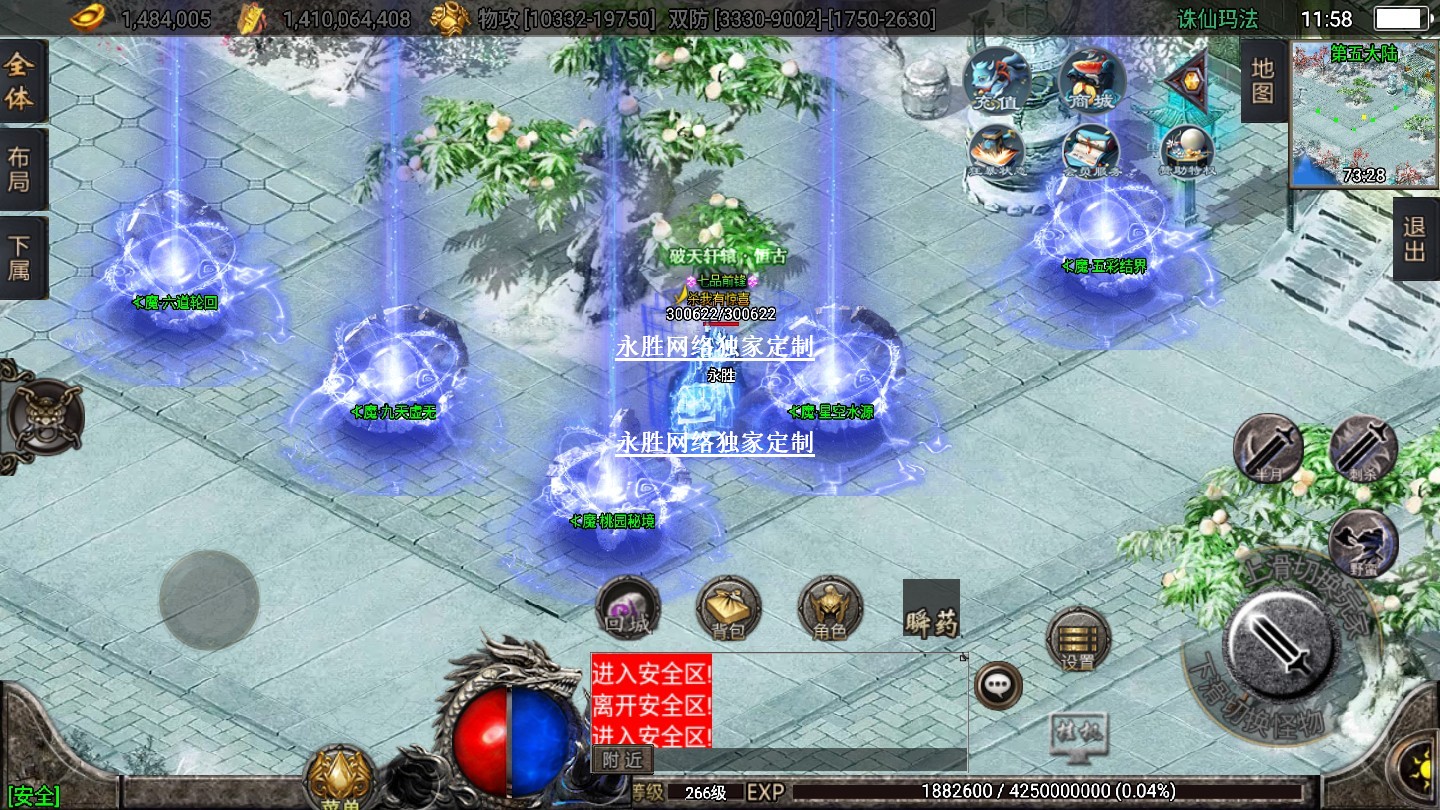Open the 会员服务 scroll icon
1440x810 pixels.
click(1090, 153)
